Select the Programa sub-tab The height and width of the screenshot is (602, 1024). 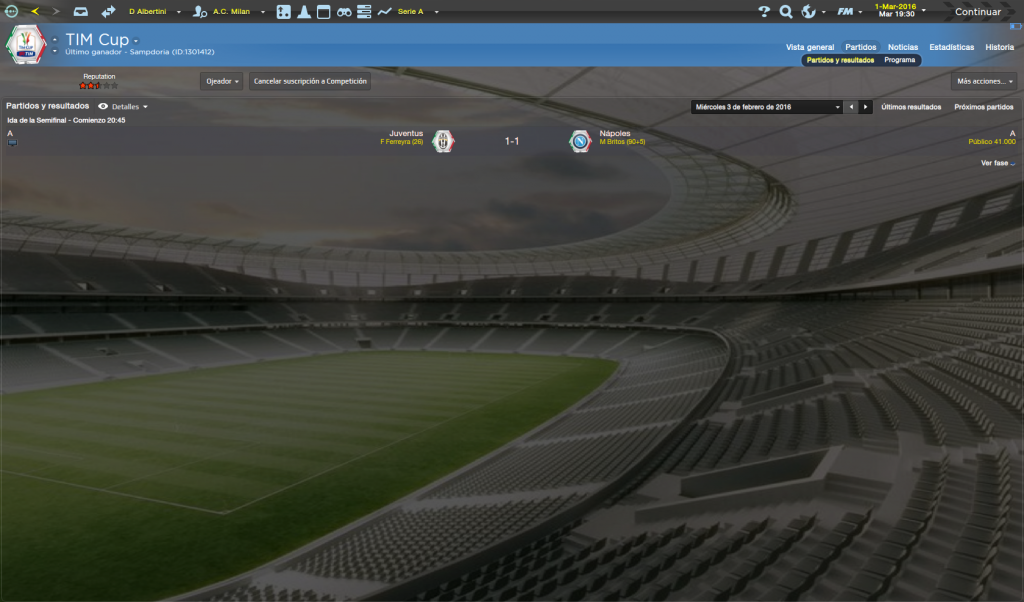point(899,60)
